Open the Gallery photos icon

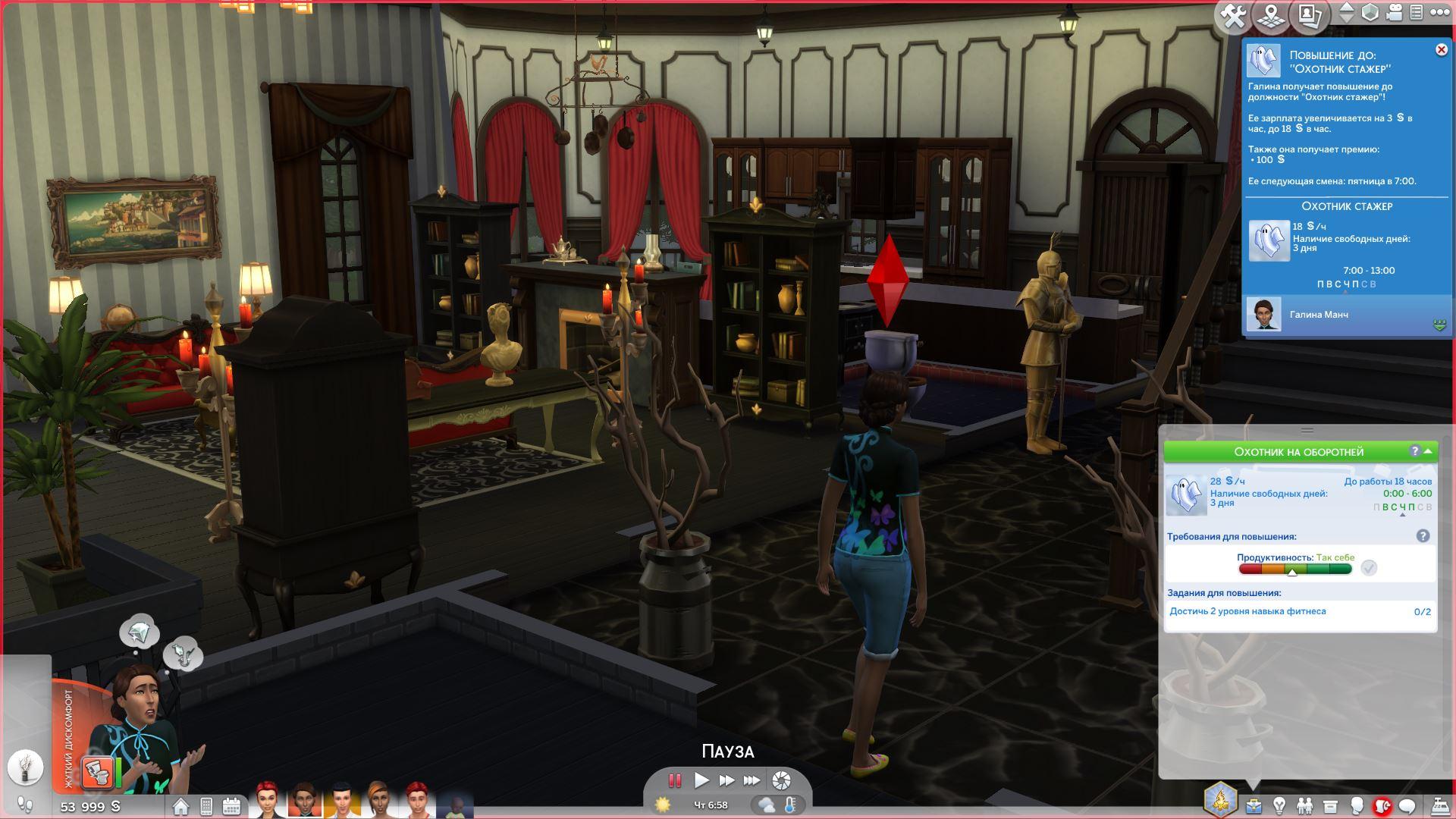[x=1310, y=15]
